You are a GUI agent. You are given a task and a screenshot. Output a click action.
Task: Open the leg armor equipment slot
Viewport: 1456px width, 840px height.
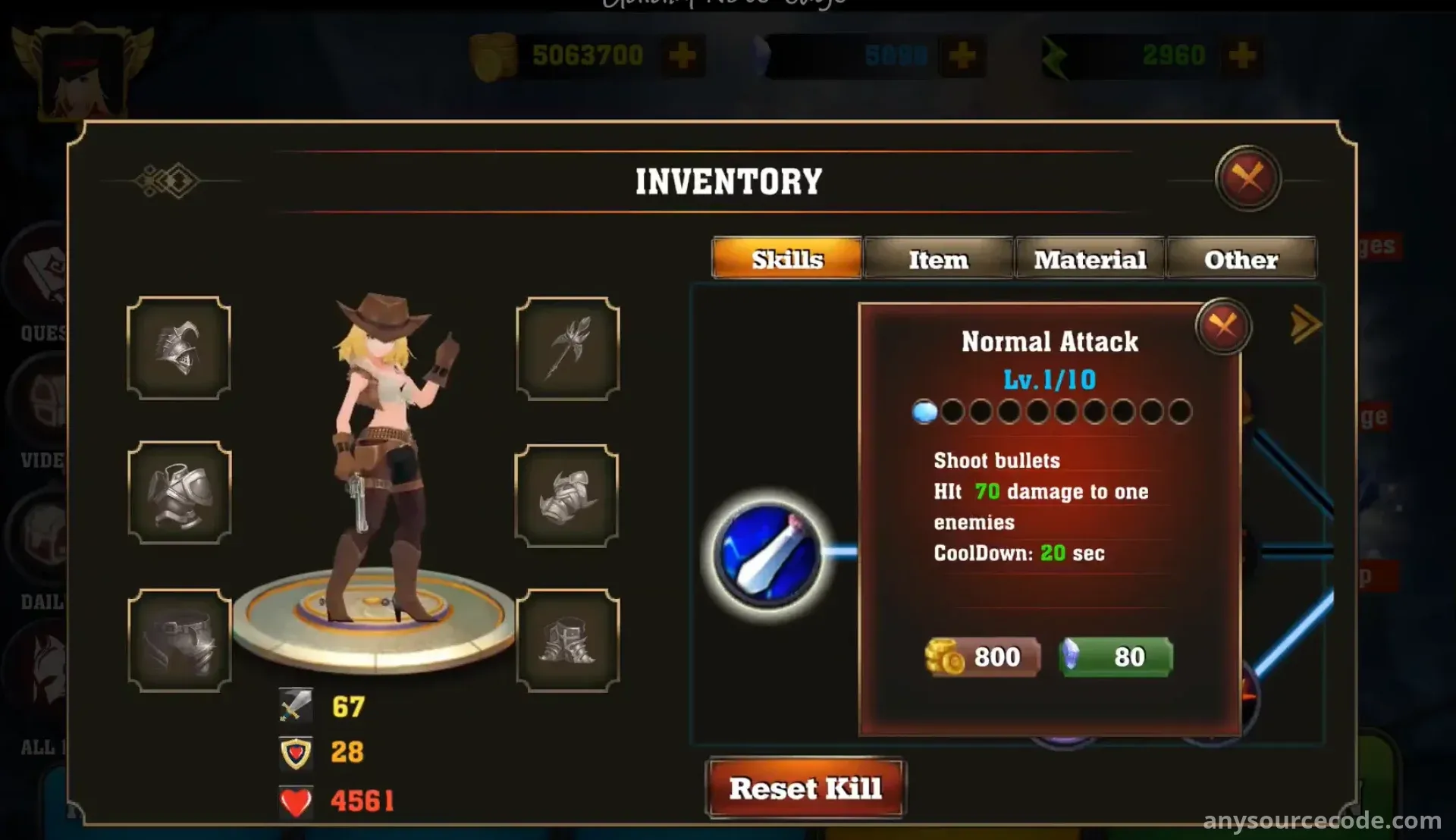coord(180,641)
